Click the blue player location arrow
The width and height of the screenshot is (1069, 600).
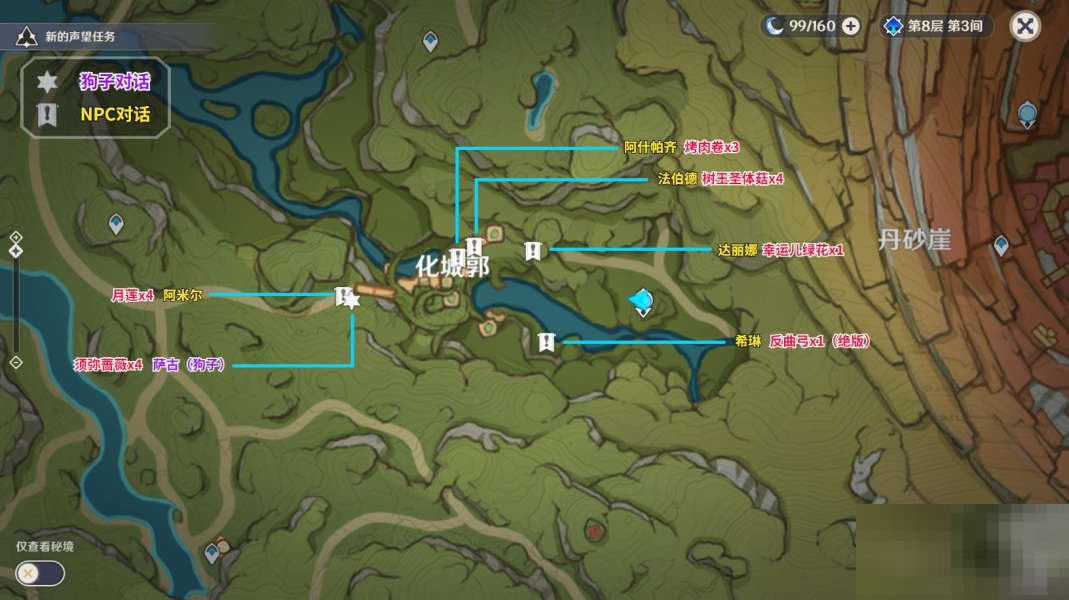(642, 299)
